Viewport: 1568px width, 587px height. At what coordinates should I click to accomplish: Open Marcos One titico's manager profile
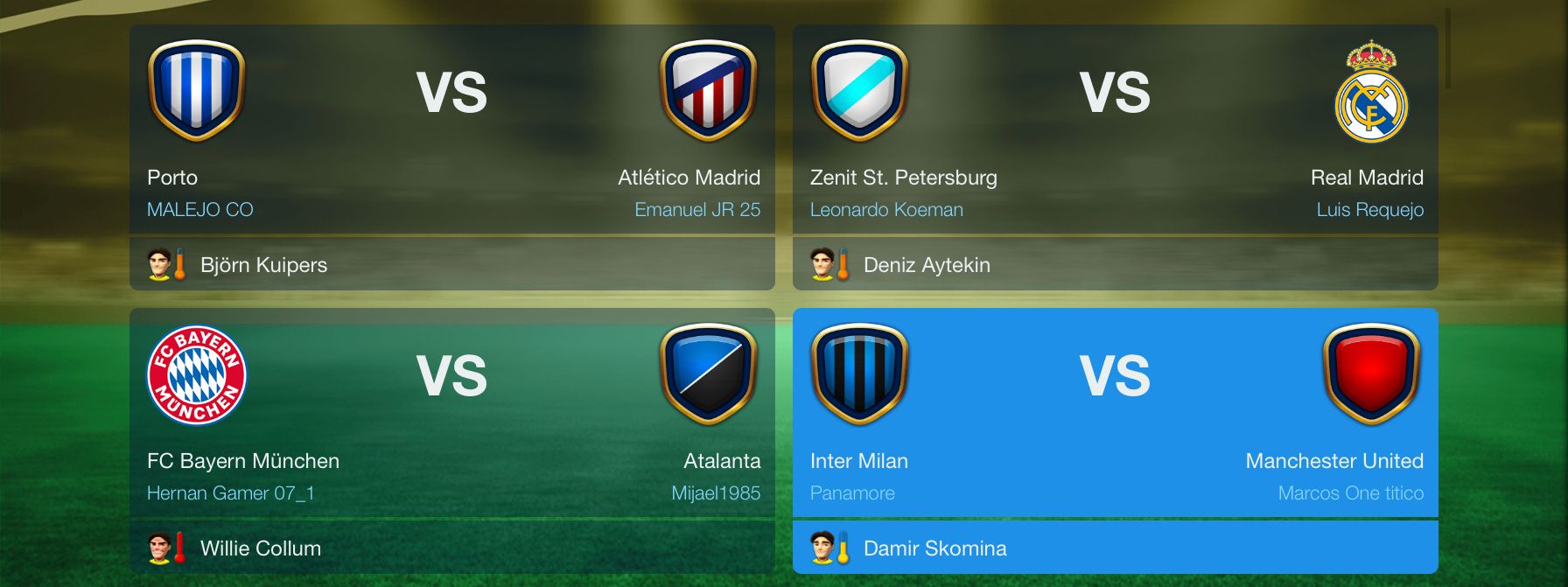[1350, 493]
